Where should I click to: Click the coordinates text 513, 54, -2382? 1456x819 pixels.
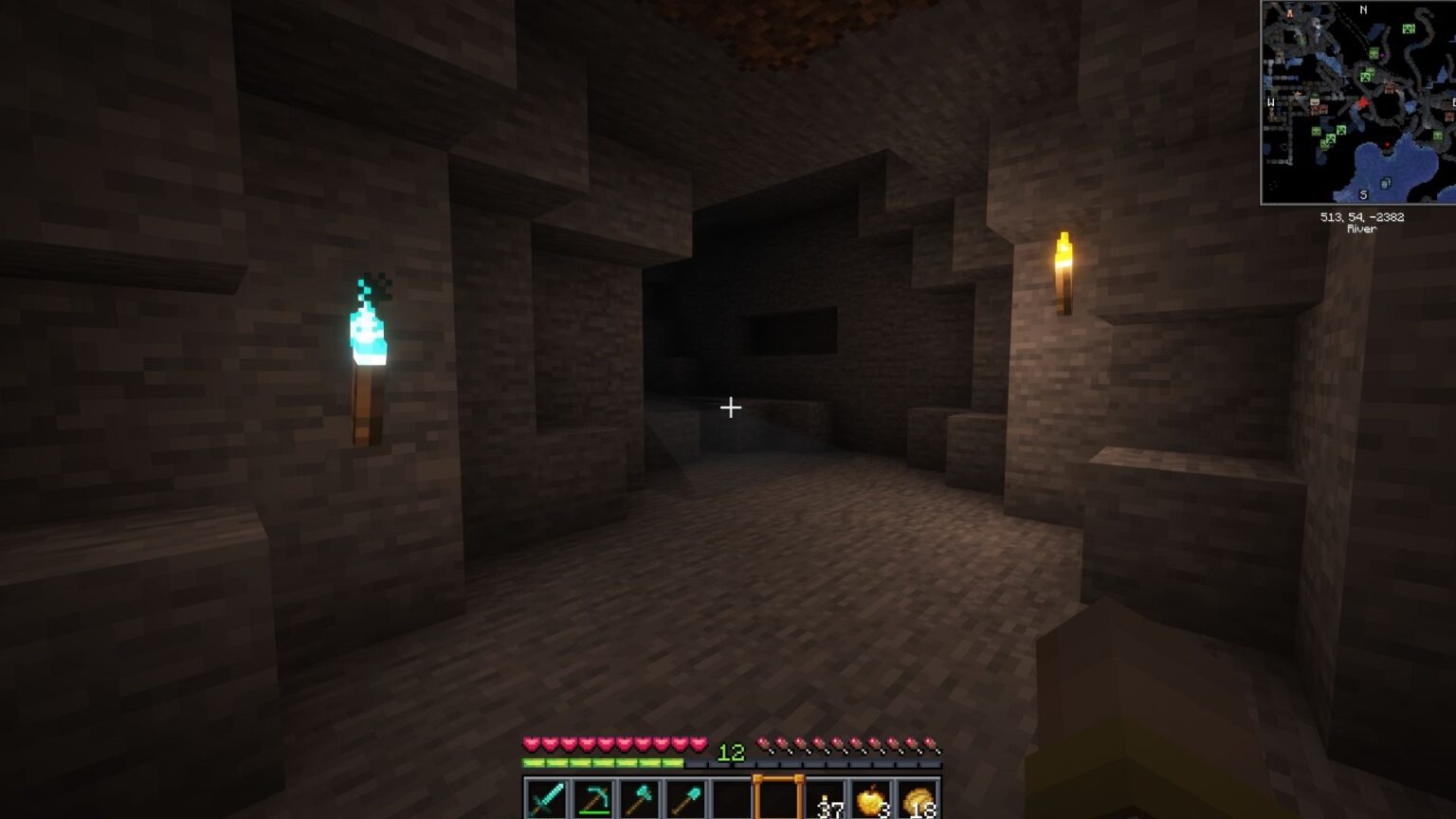[x=1361, y=217]
